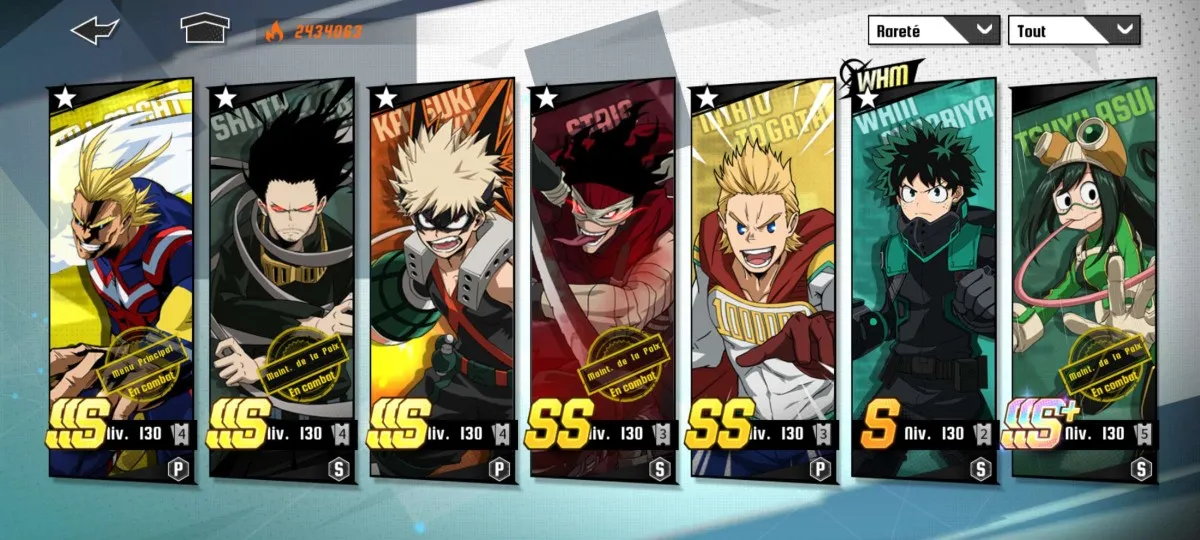
Task: Go back with the arrow button
Action: [95, 30]
